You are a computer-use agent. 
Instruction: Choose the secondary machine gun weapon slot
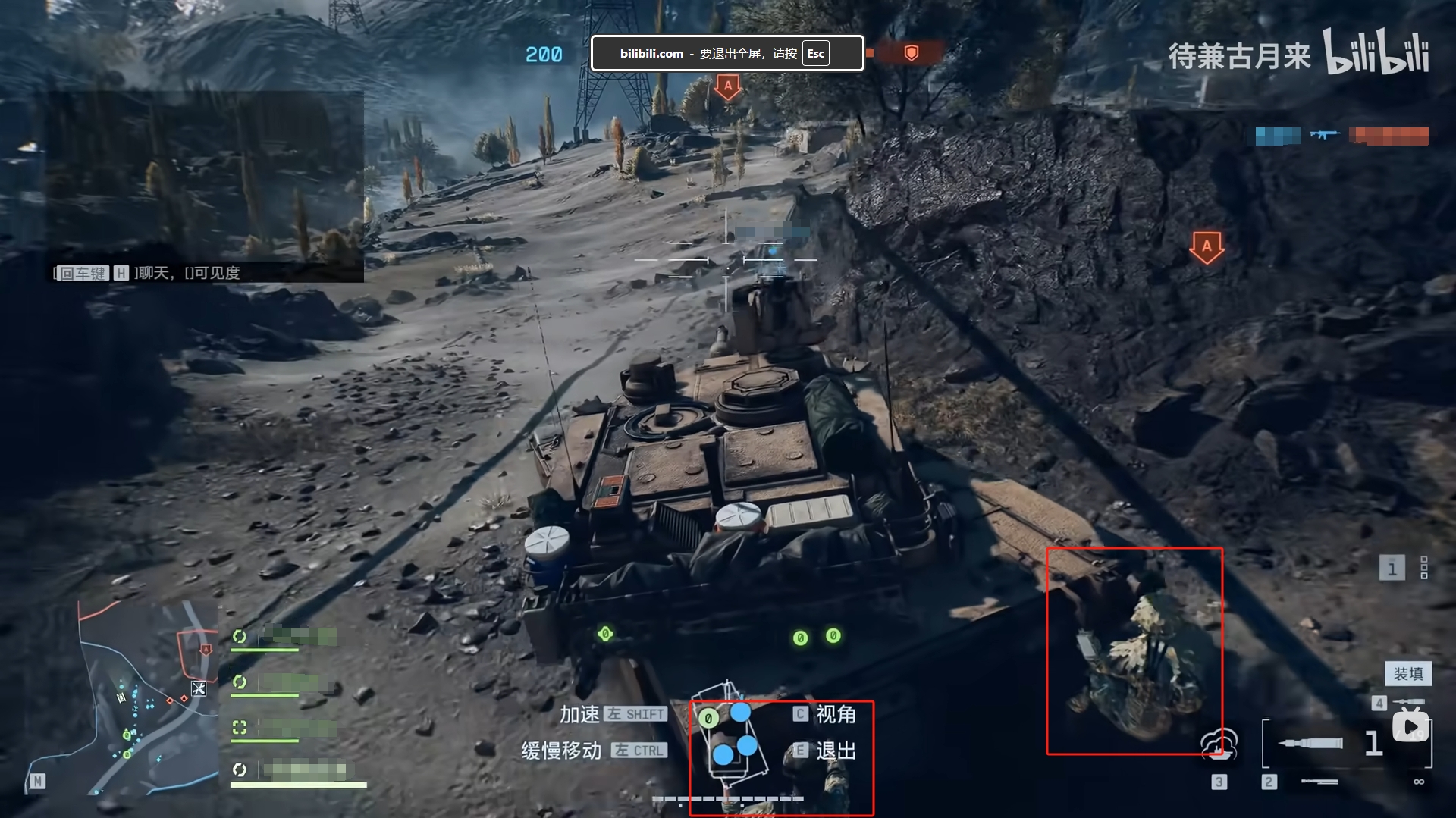[x=1319, y=782]
